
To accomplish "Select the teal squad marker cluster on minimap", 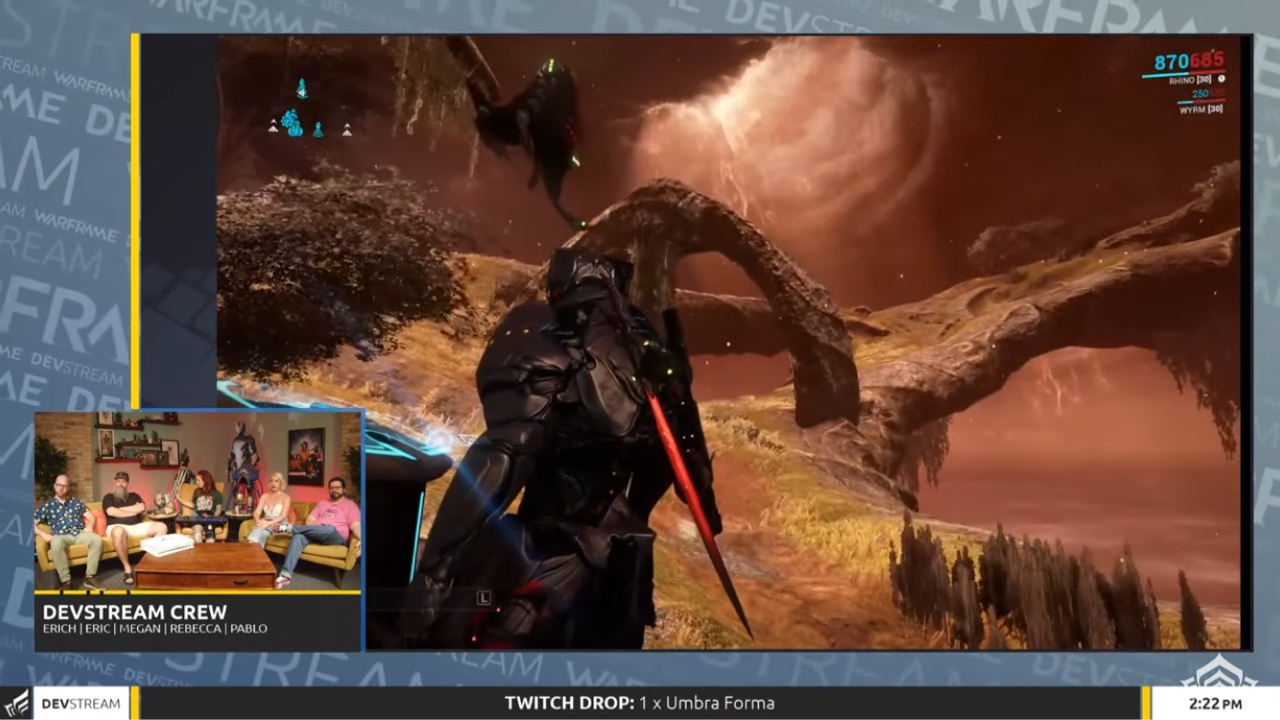I will (291, 123).
